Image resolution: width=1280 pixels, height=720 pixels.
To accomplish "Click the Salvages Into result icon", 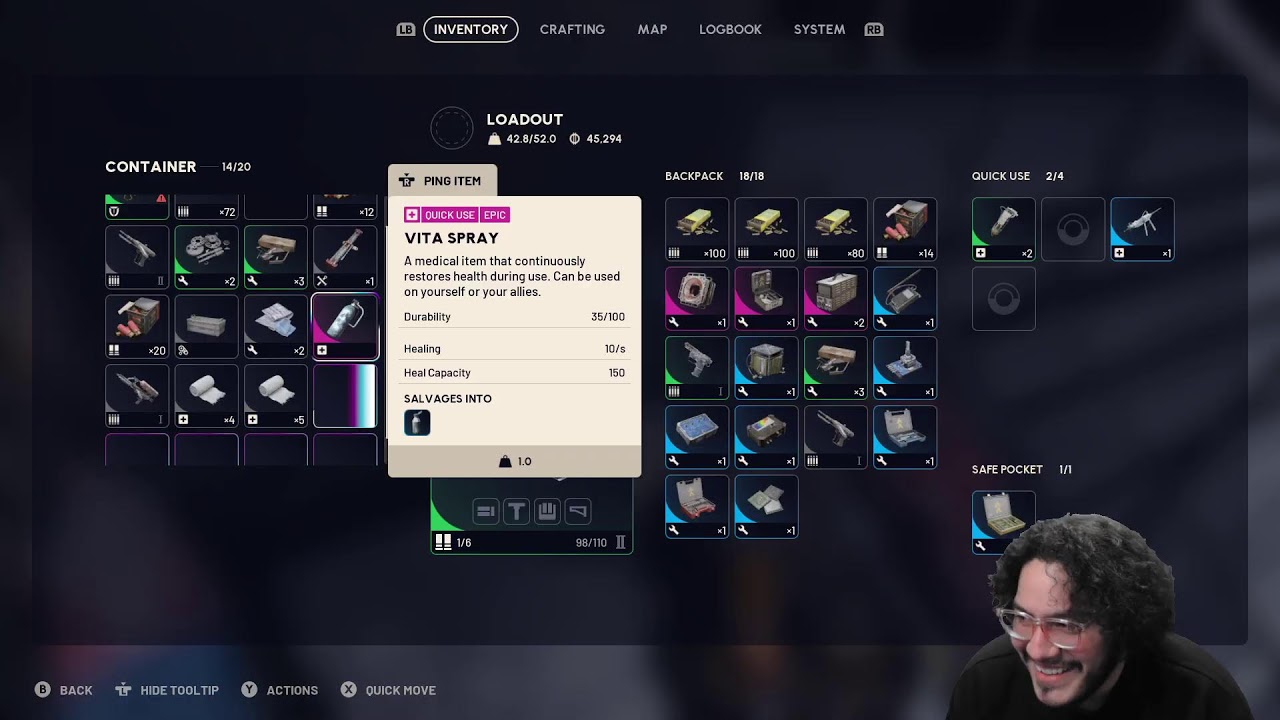I will [x=417, y=423].
